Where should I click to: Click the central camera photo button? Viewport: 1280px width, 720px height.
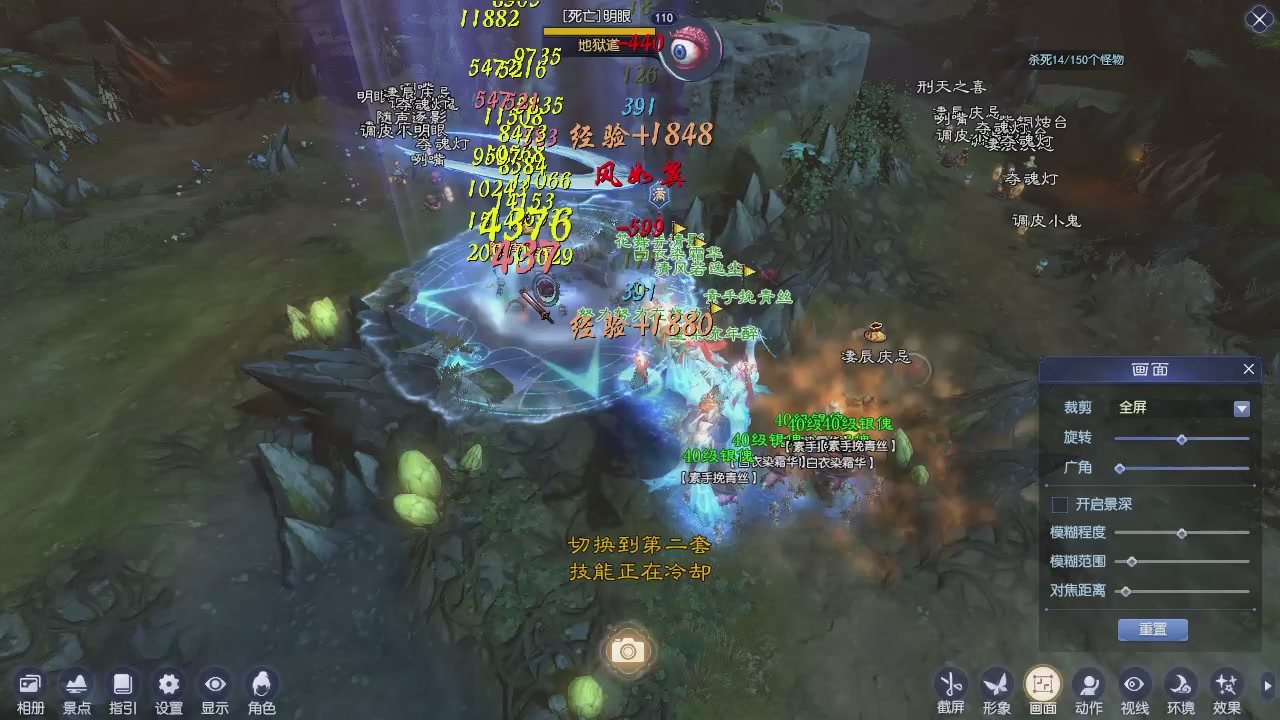[627, 650]
